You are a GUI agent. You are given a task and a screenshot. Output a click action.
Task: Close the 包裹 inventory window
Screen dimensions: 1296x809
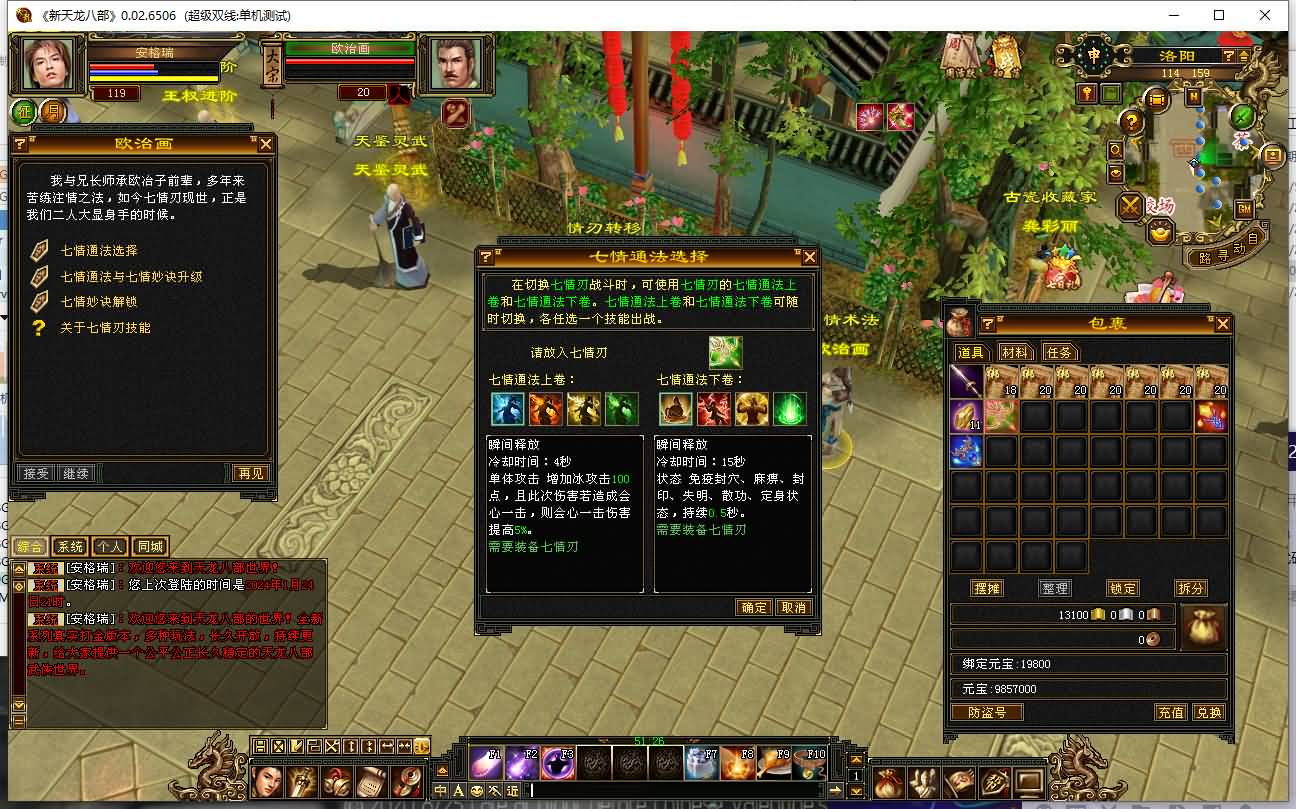pyautogui.click(x=1222, y=324)
